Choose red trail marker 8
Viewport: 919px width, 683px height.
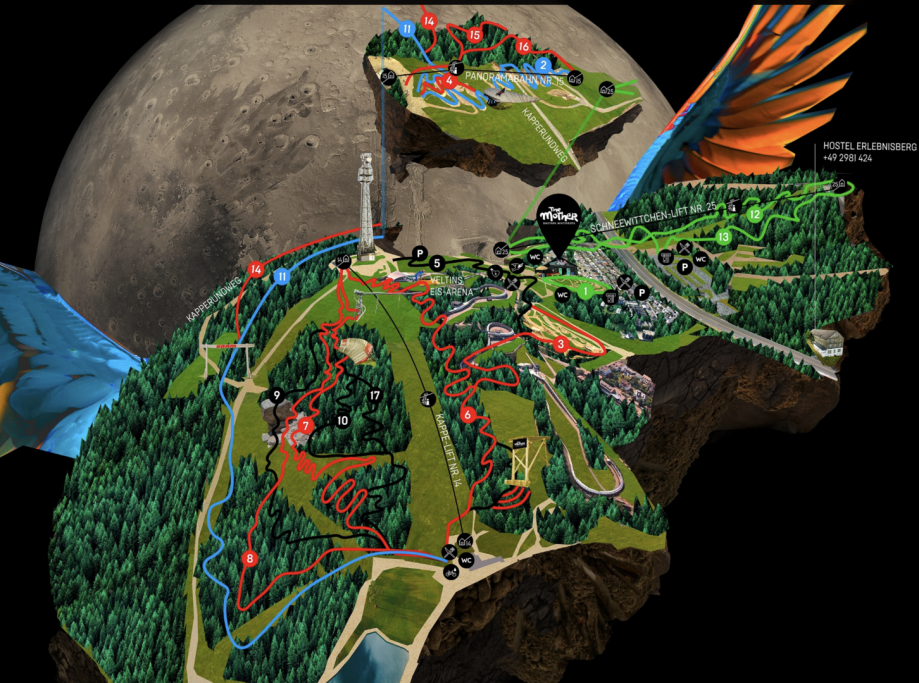250,559
